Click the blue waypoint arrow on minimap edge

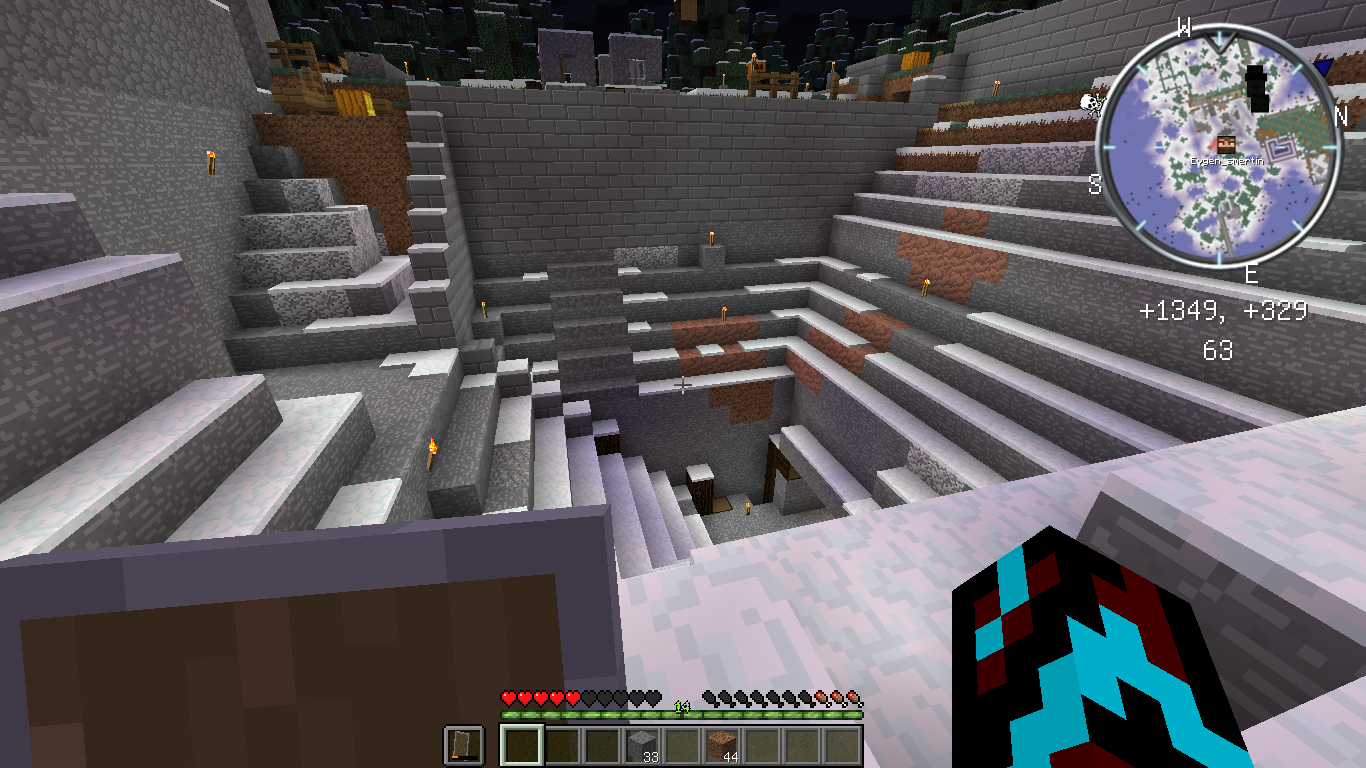tap(1323, 68)
